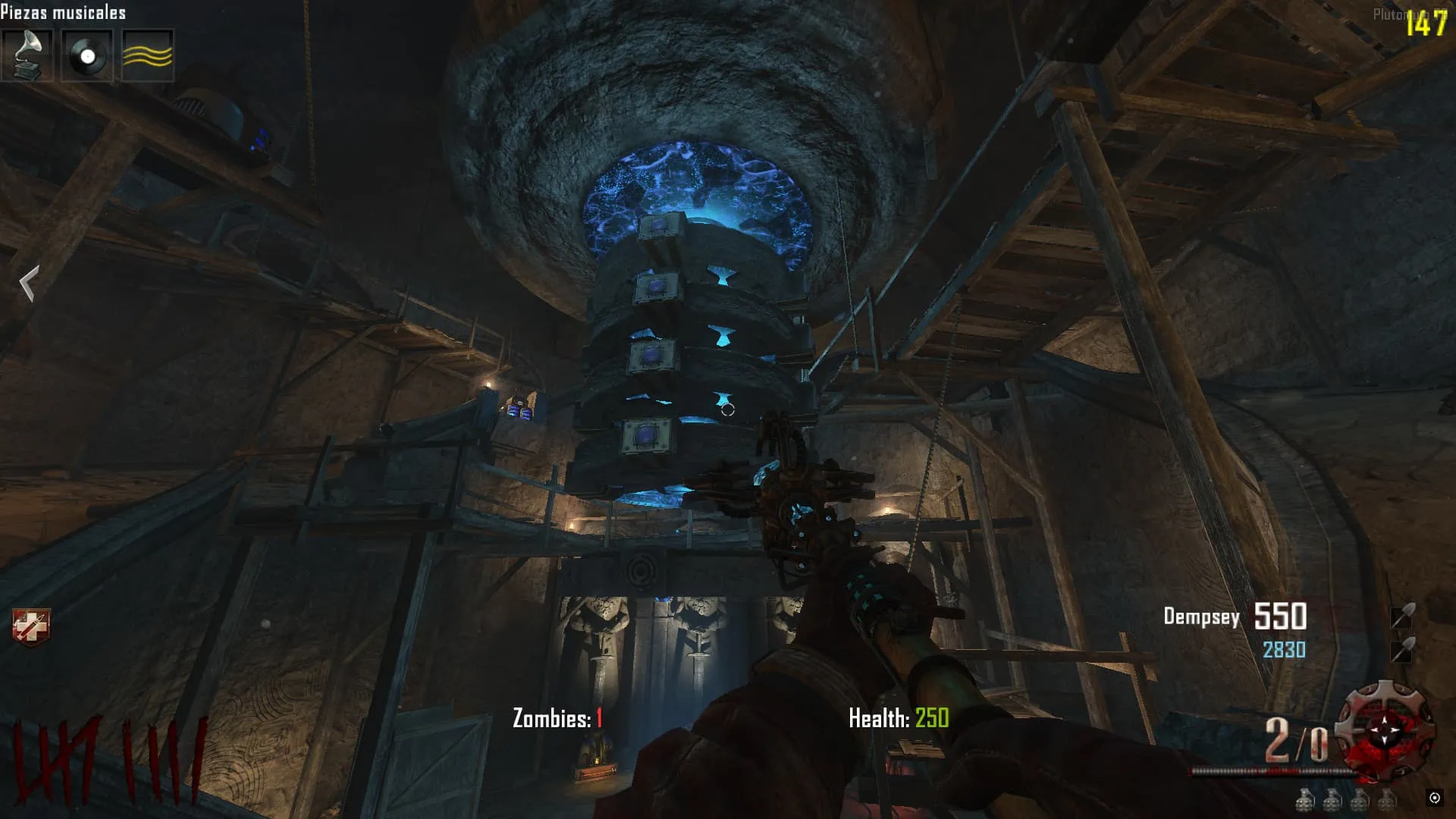The width and height of the screenshot is (1456, 819).
Task: Click the small circular target overlay button
Action: click(x=1434, y=797)
